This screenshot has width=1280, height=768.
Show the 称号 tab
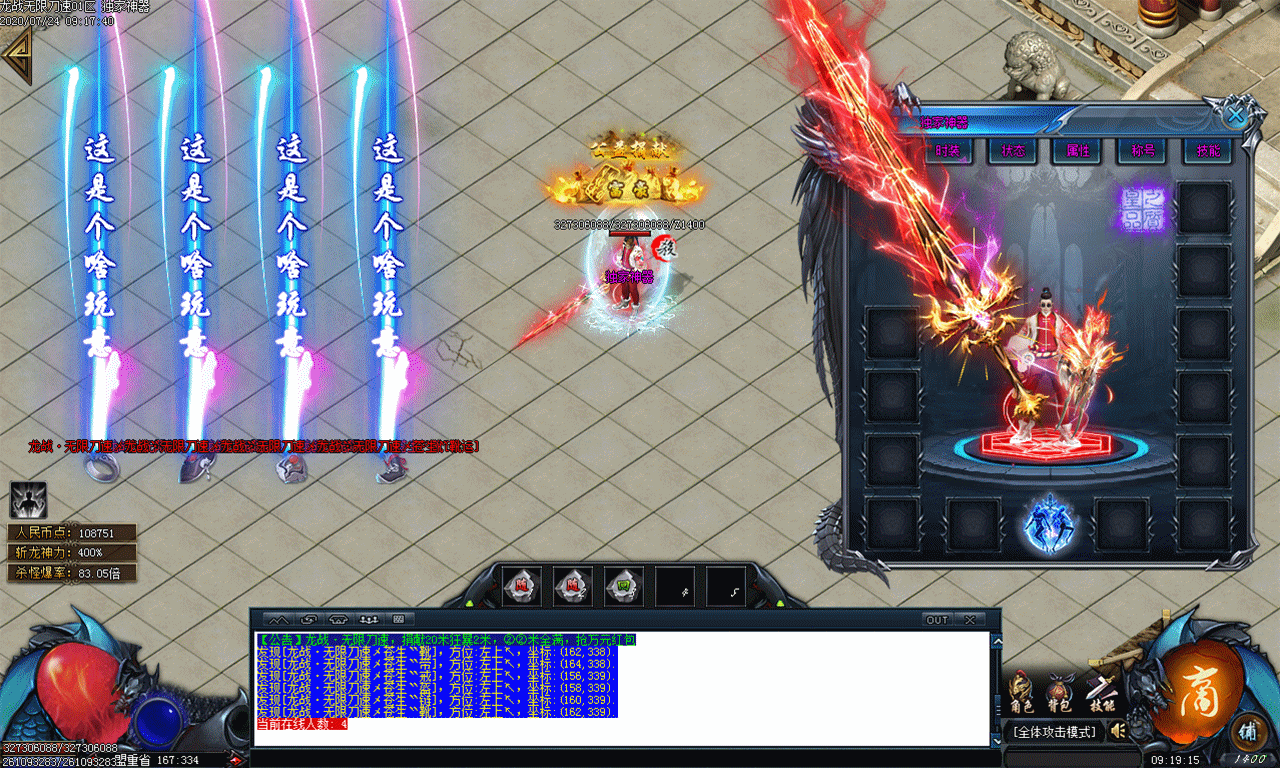(1142, 151)
